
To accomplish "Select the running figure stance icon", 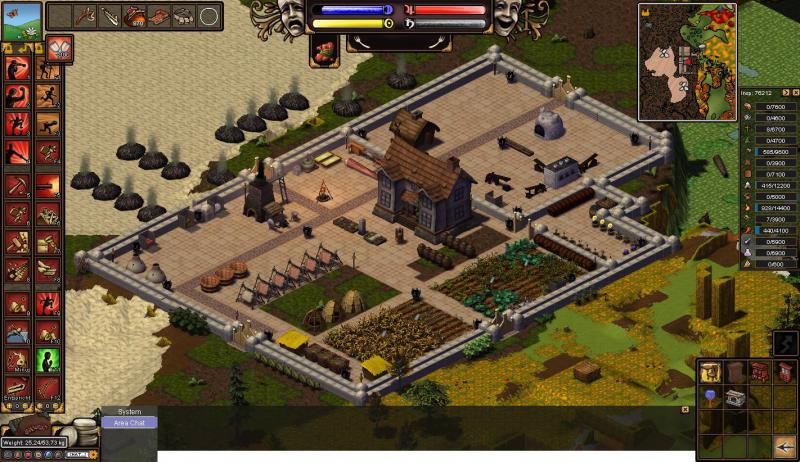I will click(x=48, y=95).
